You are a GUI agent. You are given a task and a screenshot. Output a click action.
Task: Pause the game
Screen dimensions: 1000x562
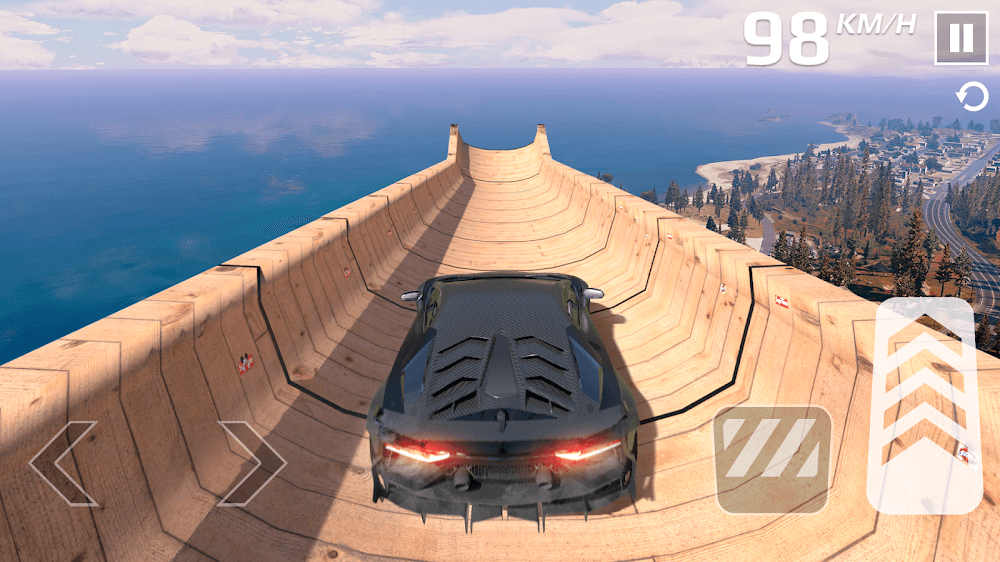click(x=960, y=38)
